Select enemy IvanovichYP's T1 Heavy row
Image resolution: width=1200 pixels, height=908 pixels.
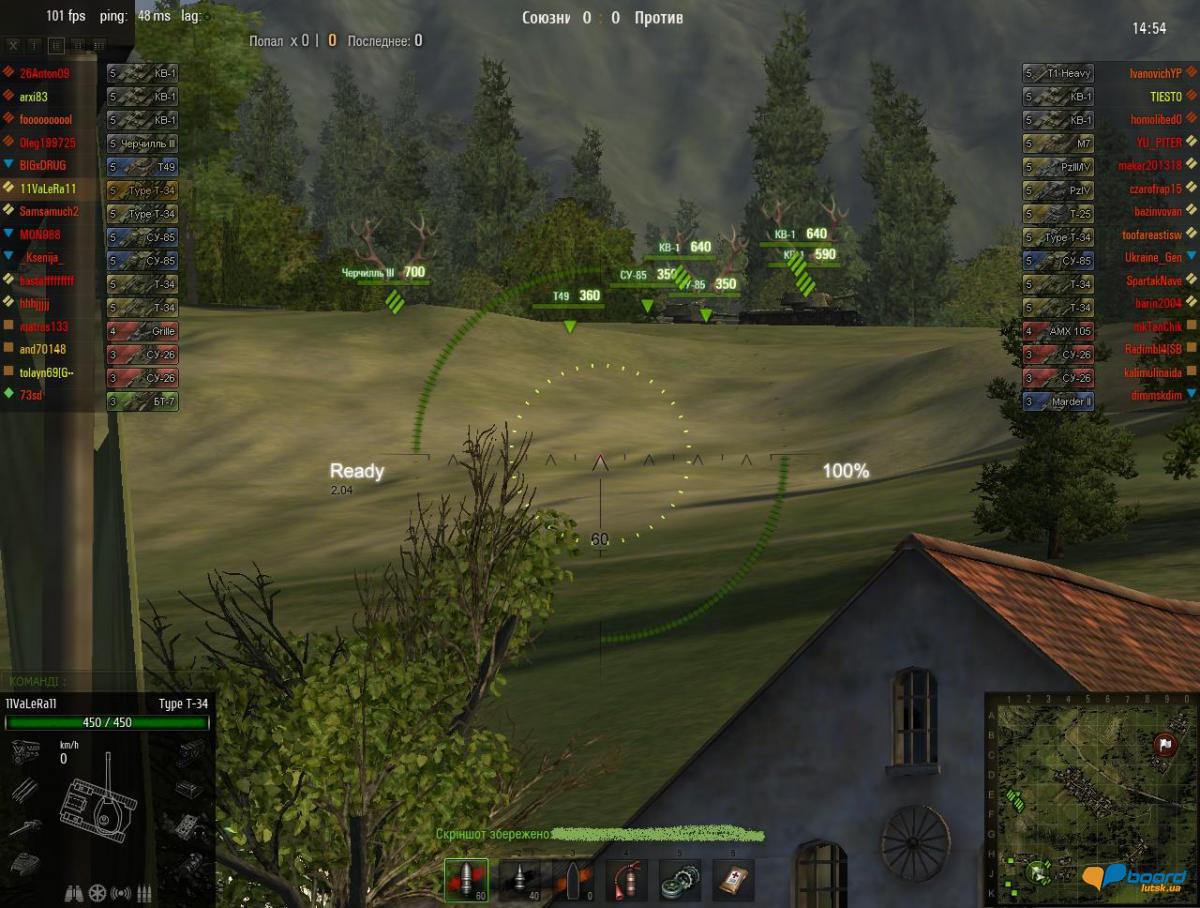[1108, 73]
